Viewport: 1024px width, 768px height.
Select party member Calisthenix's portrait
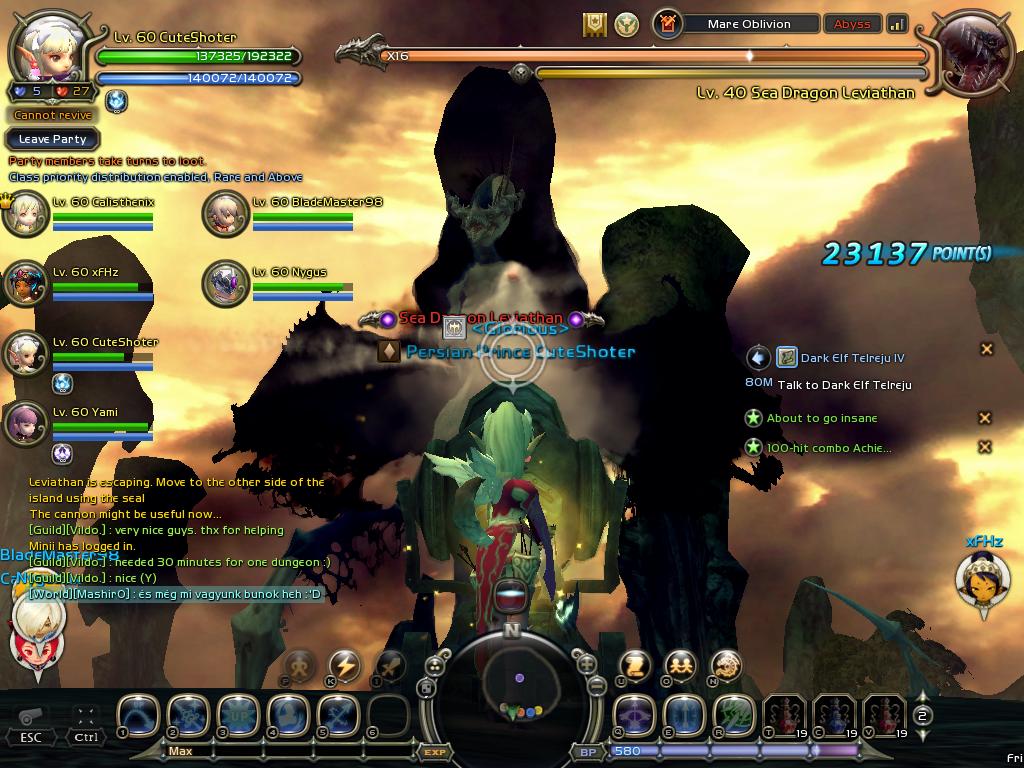tap(25, 213)
